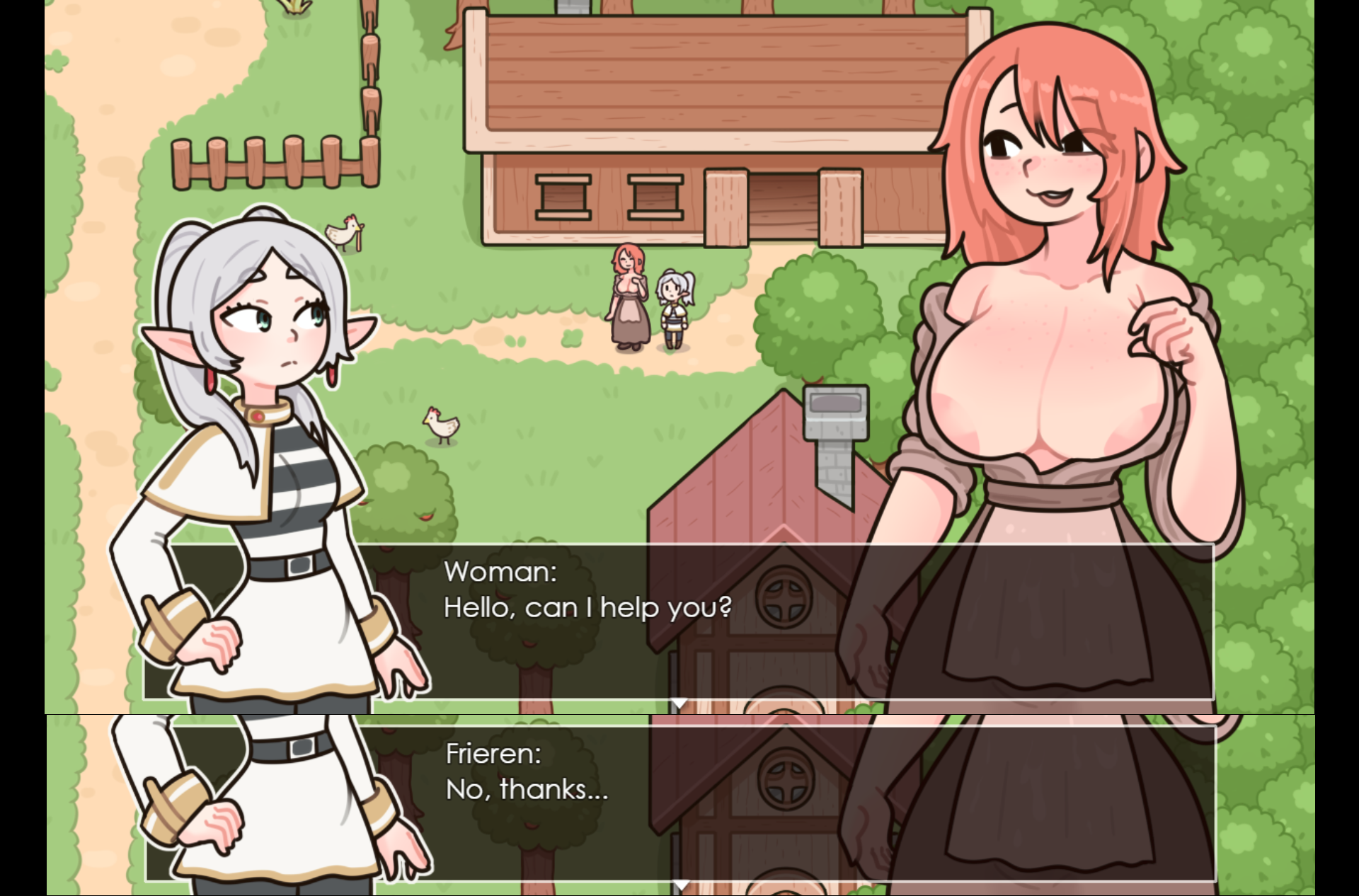Click the continue arrow under the Woman's dialogue
This screenshot has width=1359, height=896.
(679, 703)
